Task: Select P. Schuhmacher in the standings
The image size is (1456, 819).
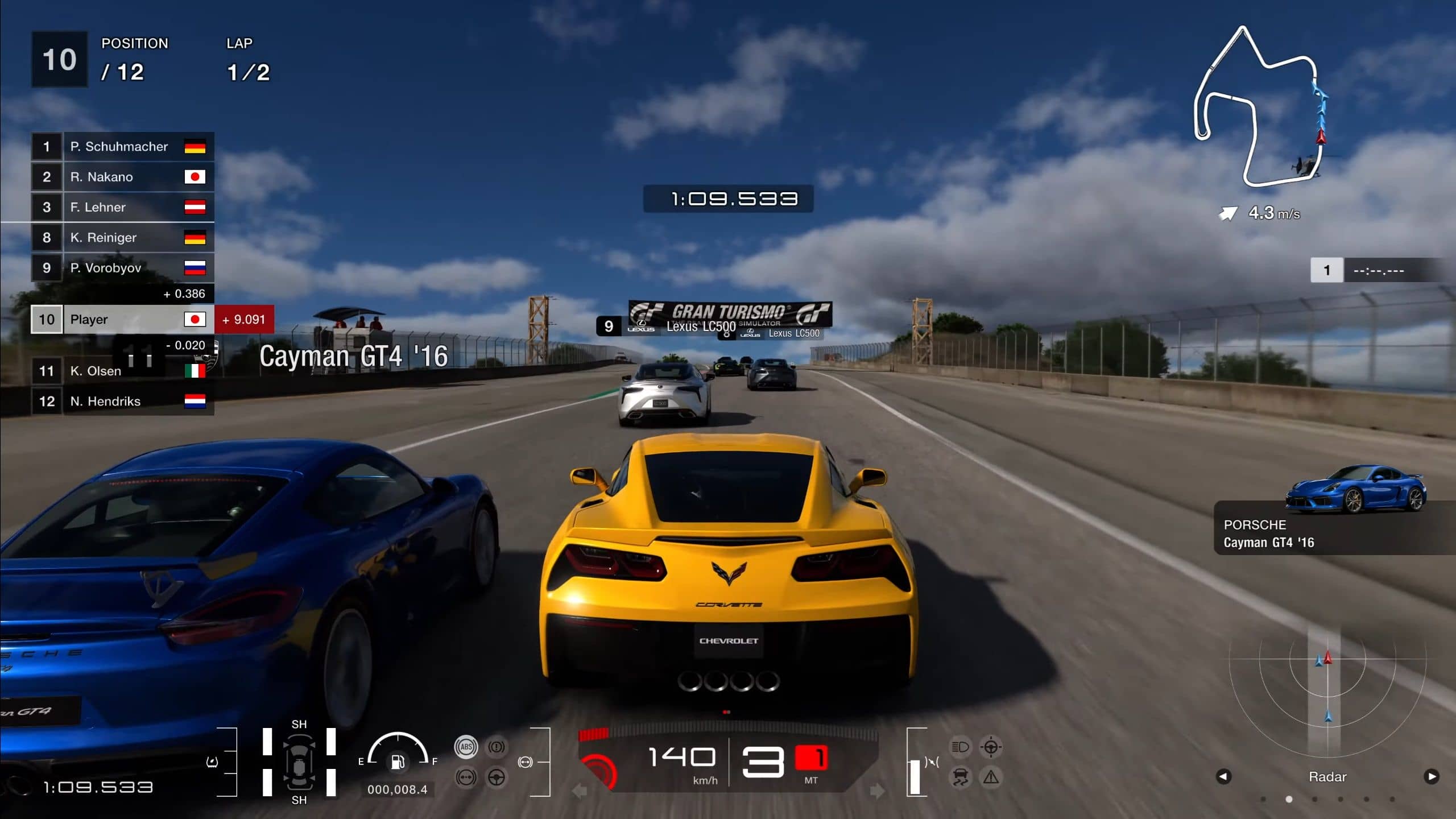Action: click(123, 147)
